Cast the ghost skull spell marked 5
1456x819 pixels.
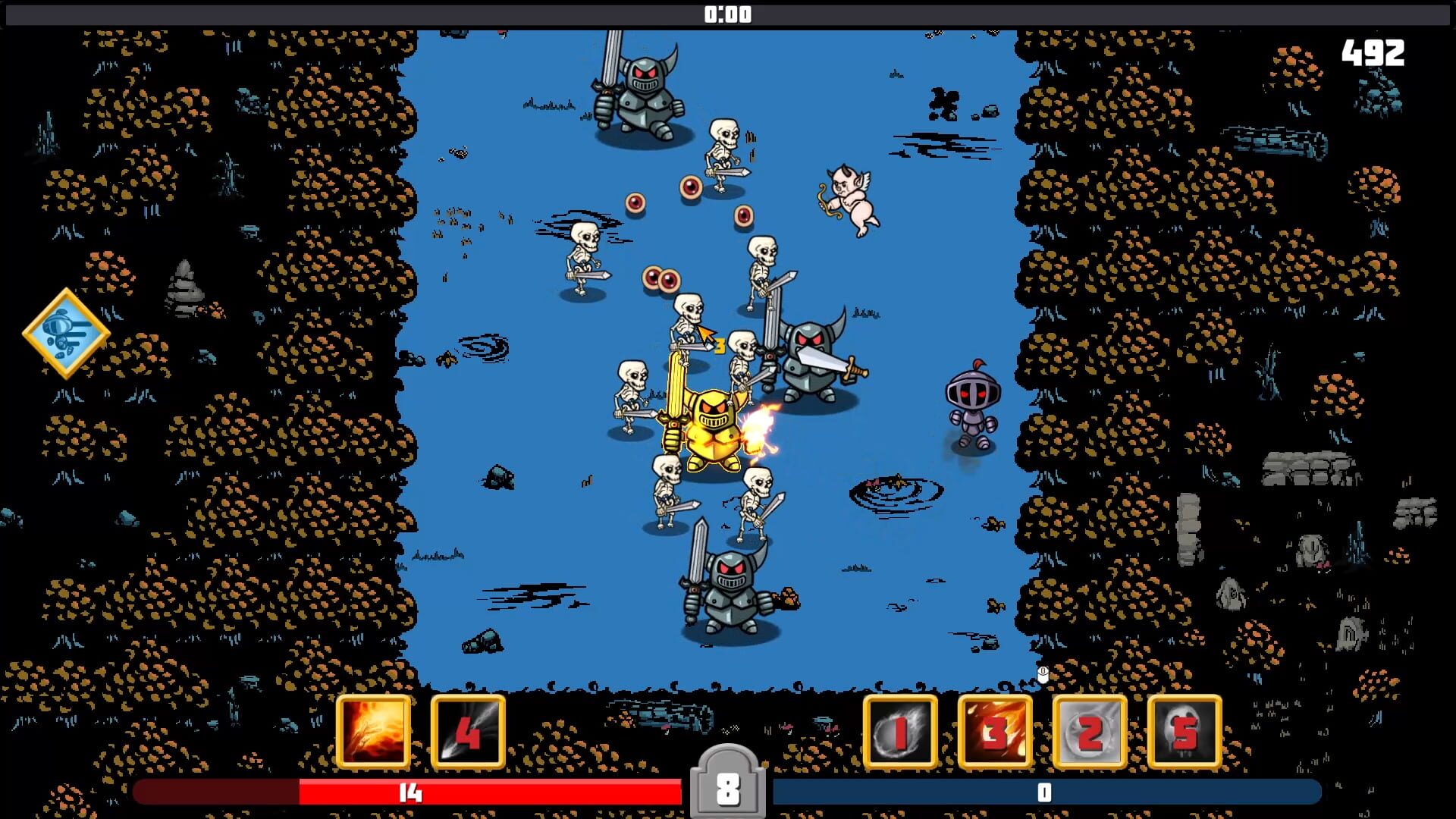[1184, 732]
